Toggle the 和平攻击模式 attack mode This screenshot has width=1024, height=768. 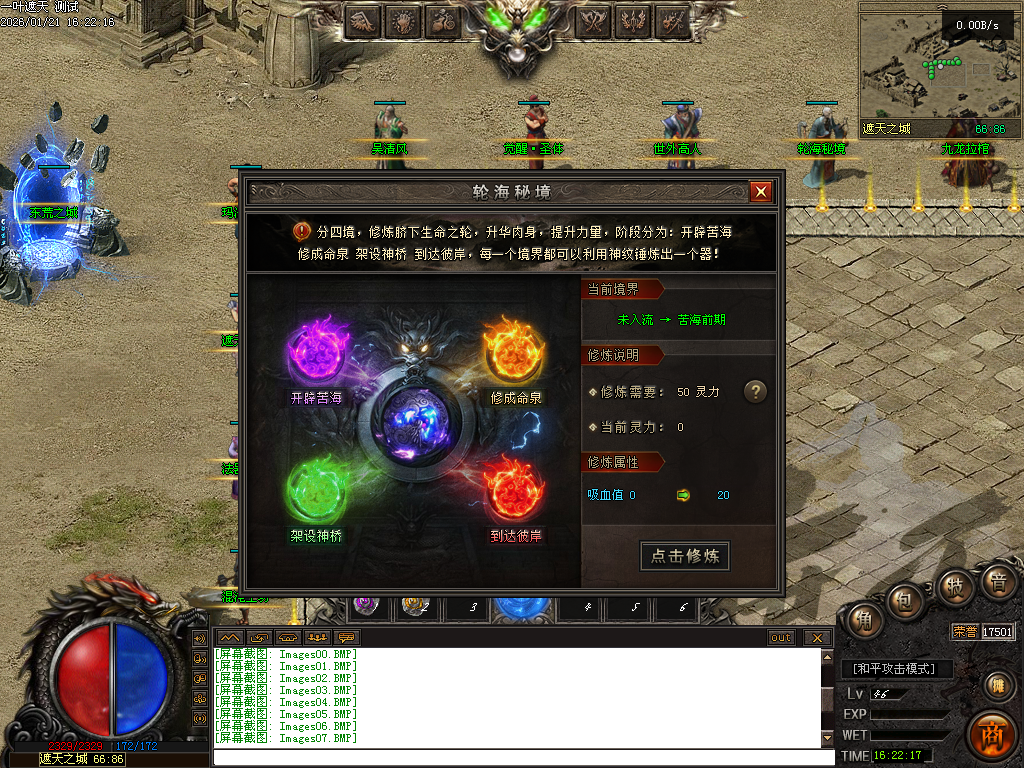pyautogui.click(x=896, y=668)
